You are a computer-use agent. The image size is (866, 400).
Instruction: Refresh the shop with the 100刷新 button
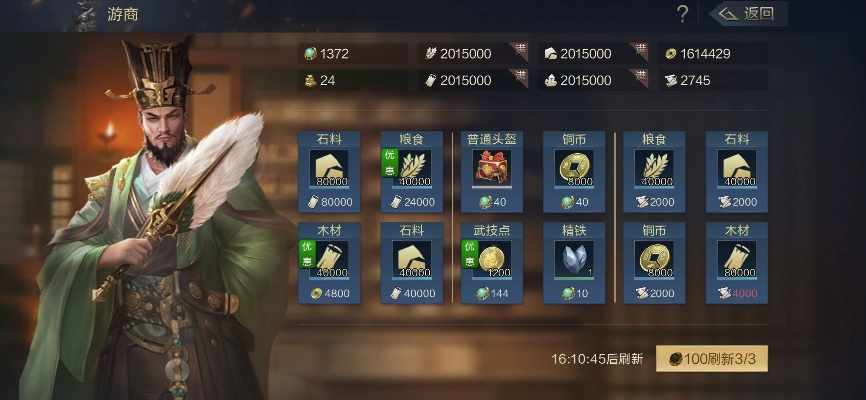711,358
